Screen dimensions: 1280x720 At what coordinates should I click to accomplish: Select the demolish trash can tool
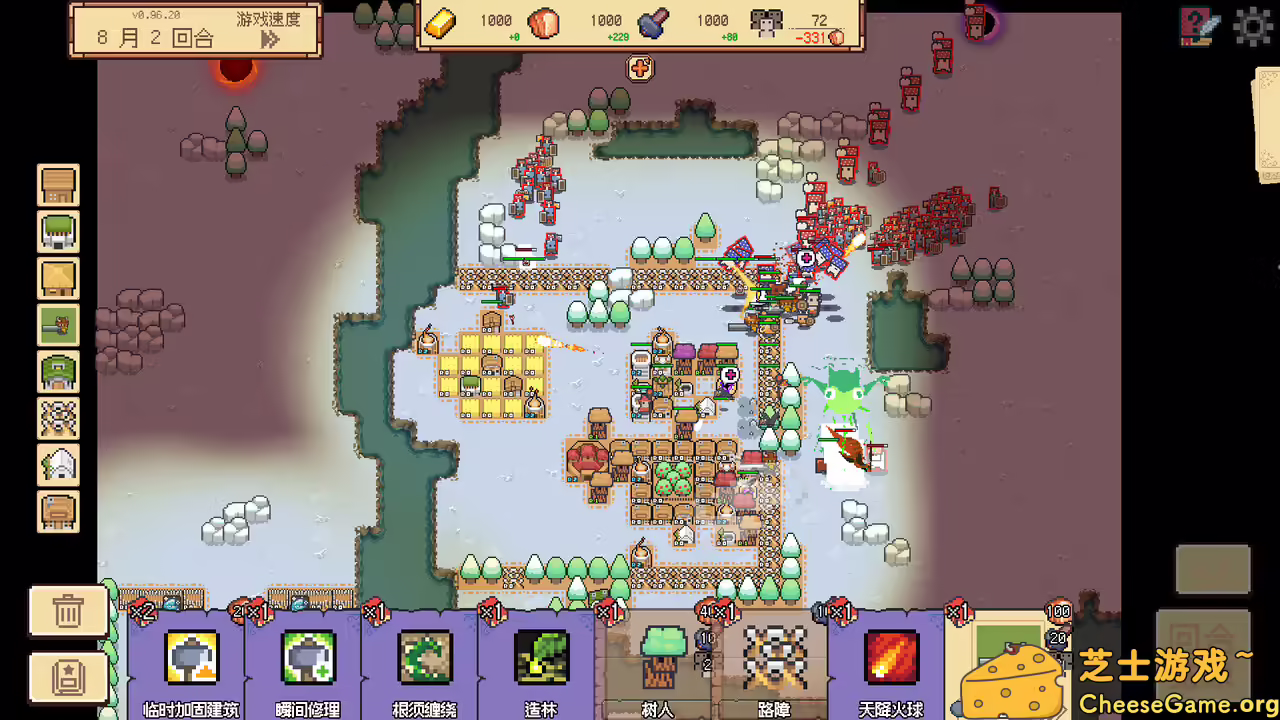(67, 610)
